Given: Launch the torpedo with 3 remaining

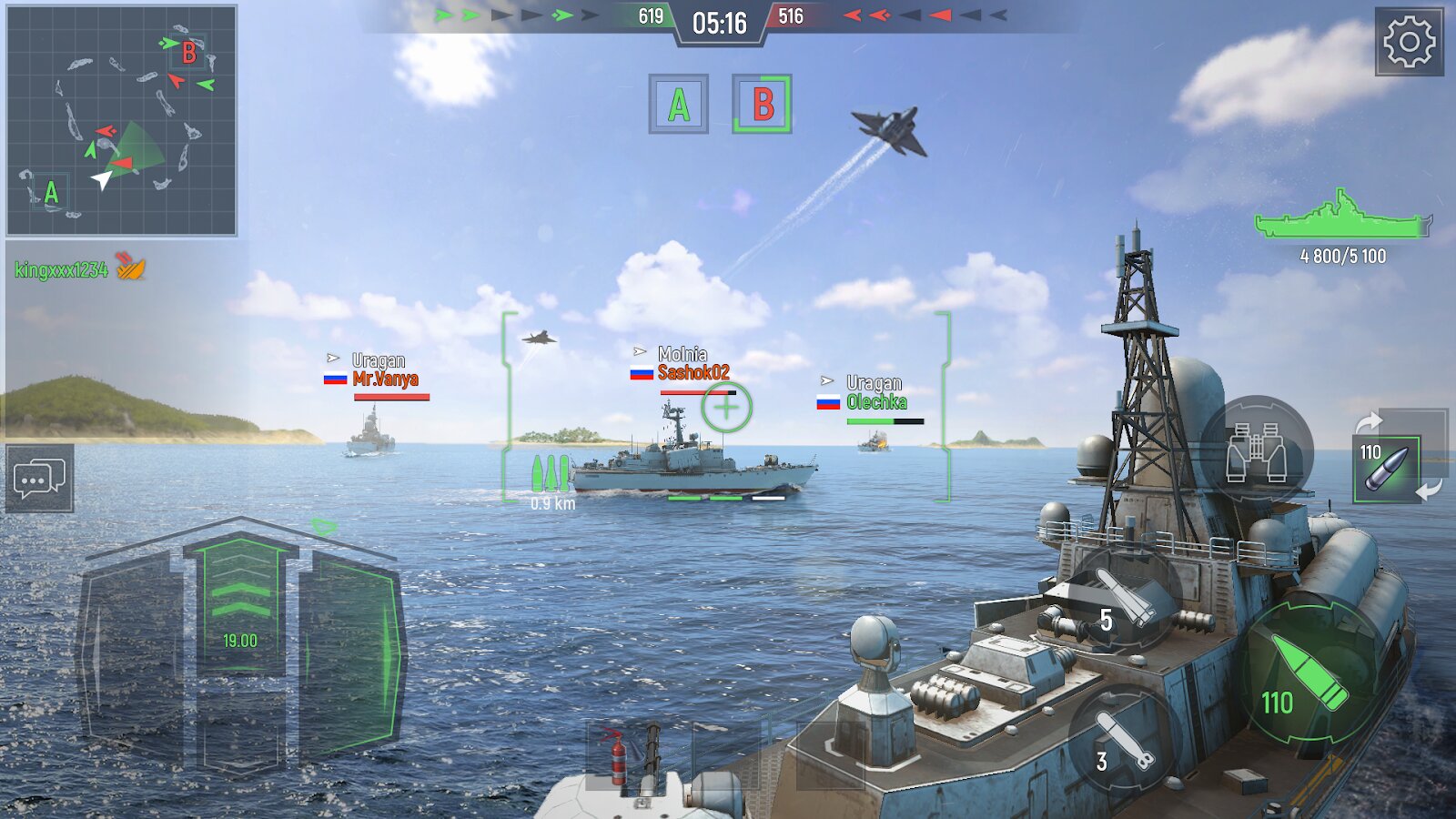Looking at the screenshot, I should click(1122, 742).
